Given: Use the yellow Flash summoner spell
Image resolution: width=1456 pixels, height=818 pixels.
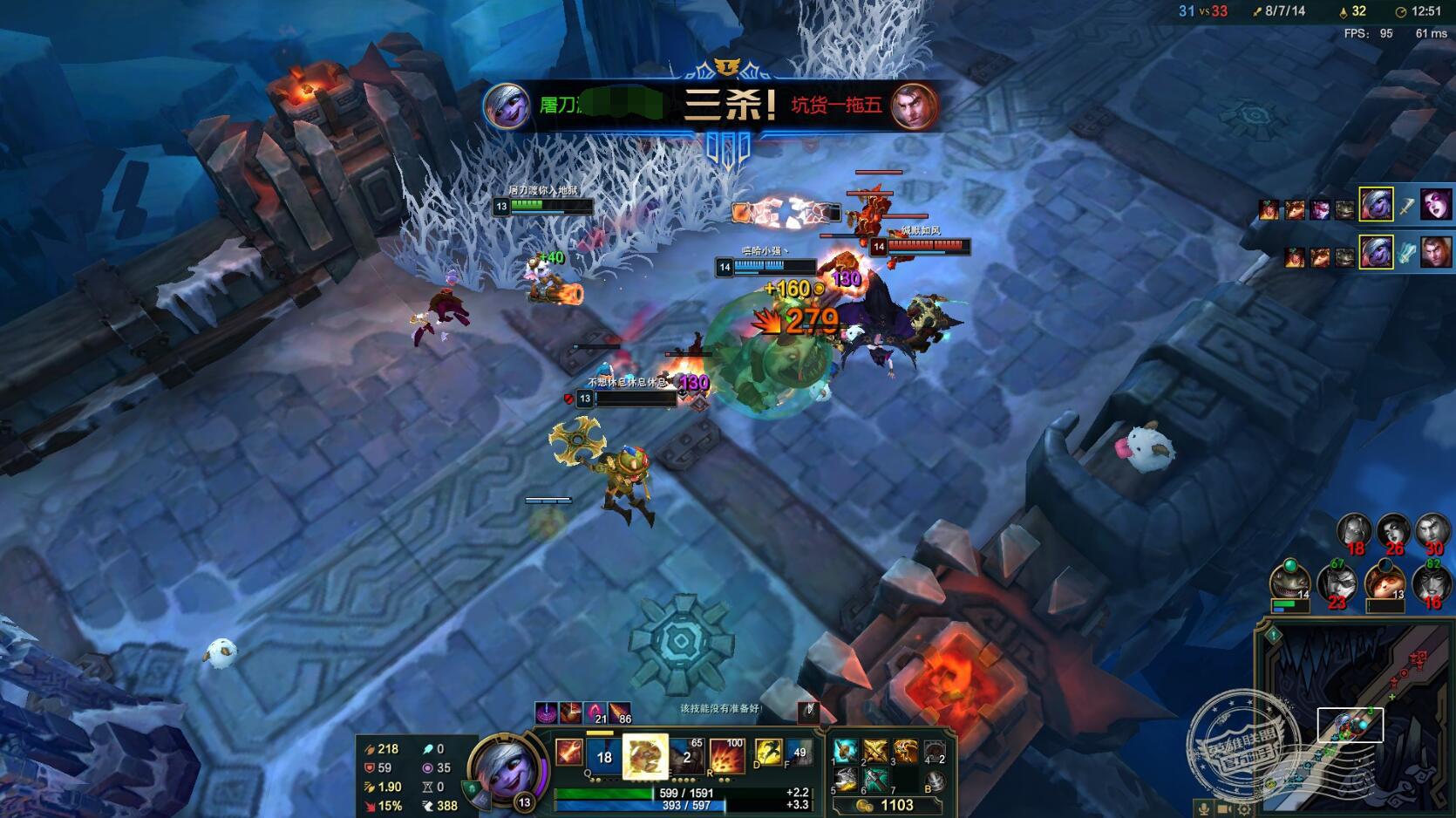Looking at the screenshot, I should [768, 752].
